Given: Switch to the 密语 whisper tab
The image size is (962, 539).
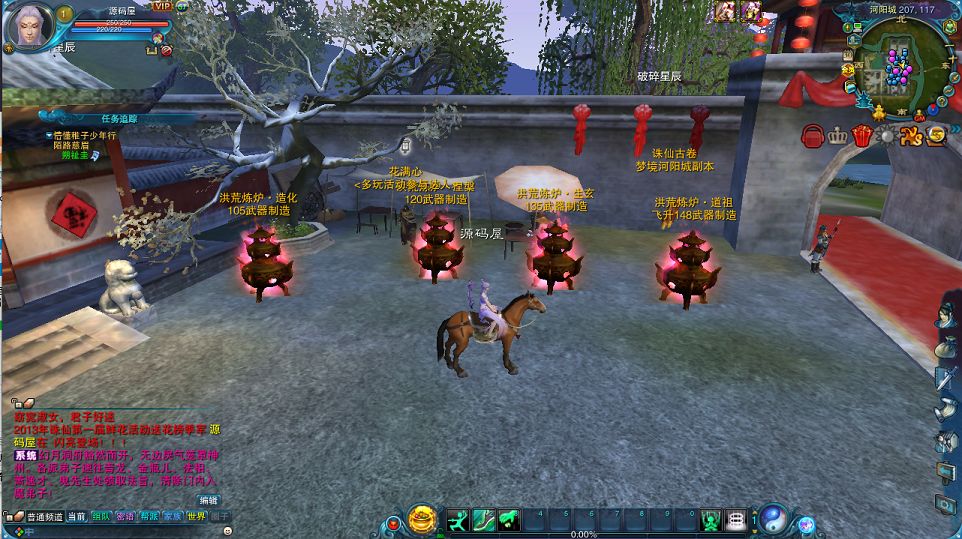Looking at the screenshot, I should (x=125, y=517).
